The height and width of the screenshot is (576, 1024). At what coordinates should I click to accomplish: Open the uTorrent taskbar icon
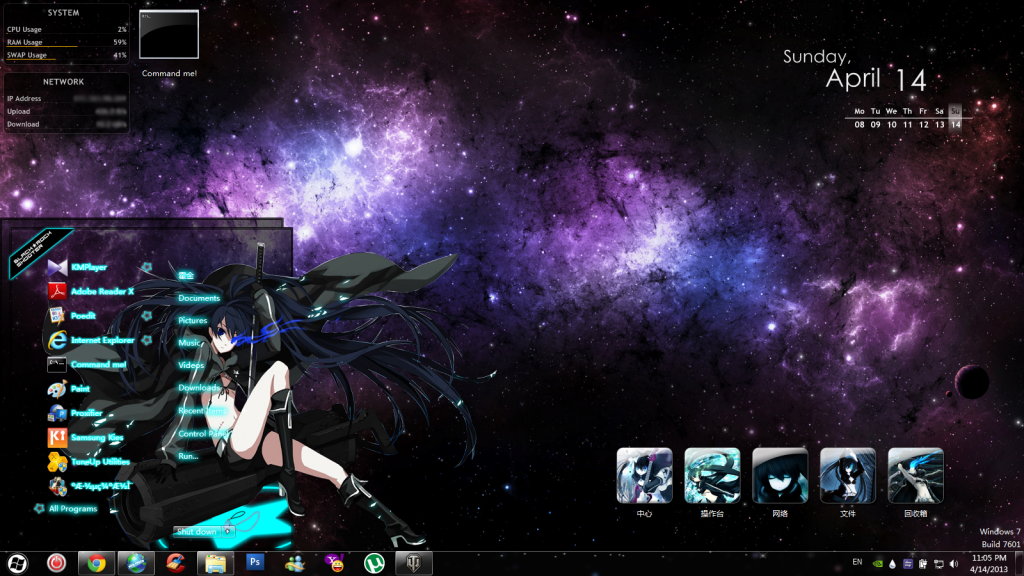pos(375,563)
